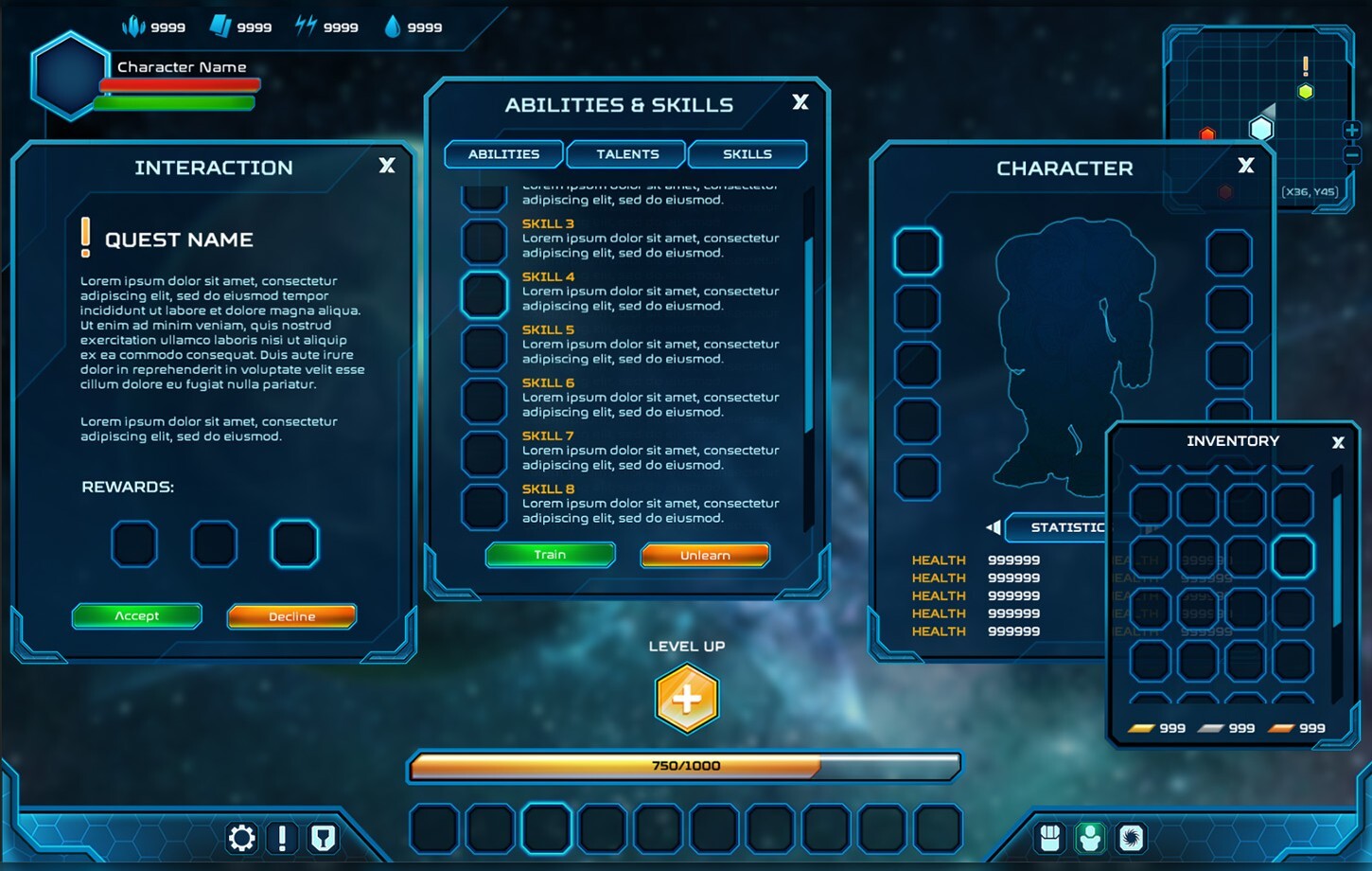Open the settings gear icon
Image resolution: width=1372 pixels, height=871 pixels.
coord(241,837)
